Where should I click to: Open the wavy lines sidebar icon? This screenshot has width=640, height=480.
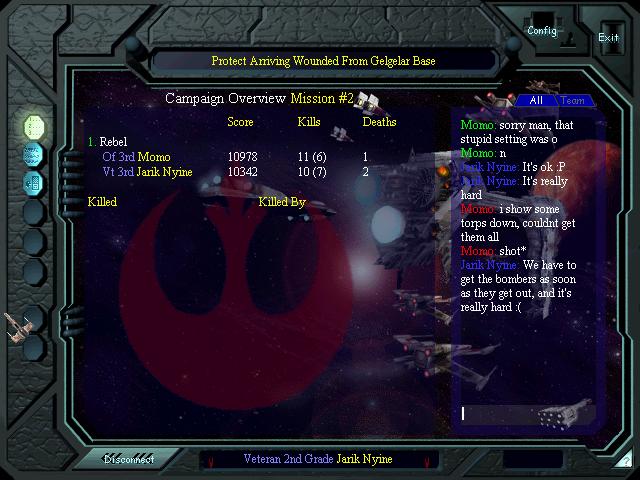pos(34,155)
